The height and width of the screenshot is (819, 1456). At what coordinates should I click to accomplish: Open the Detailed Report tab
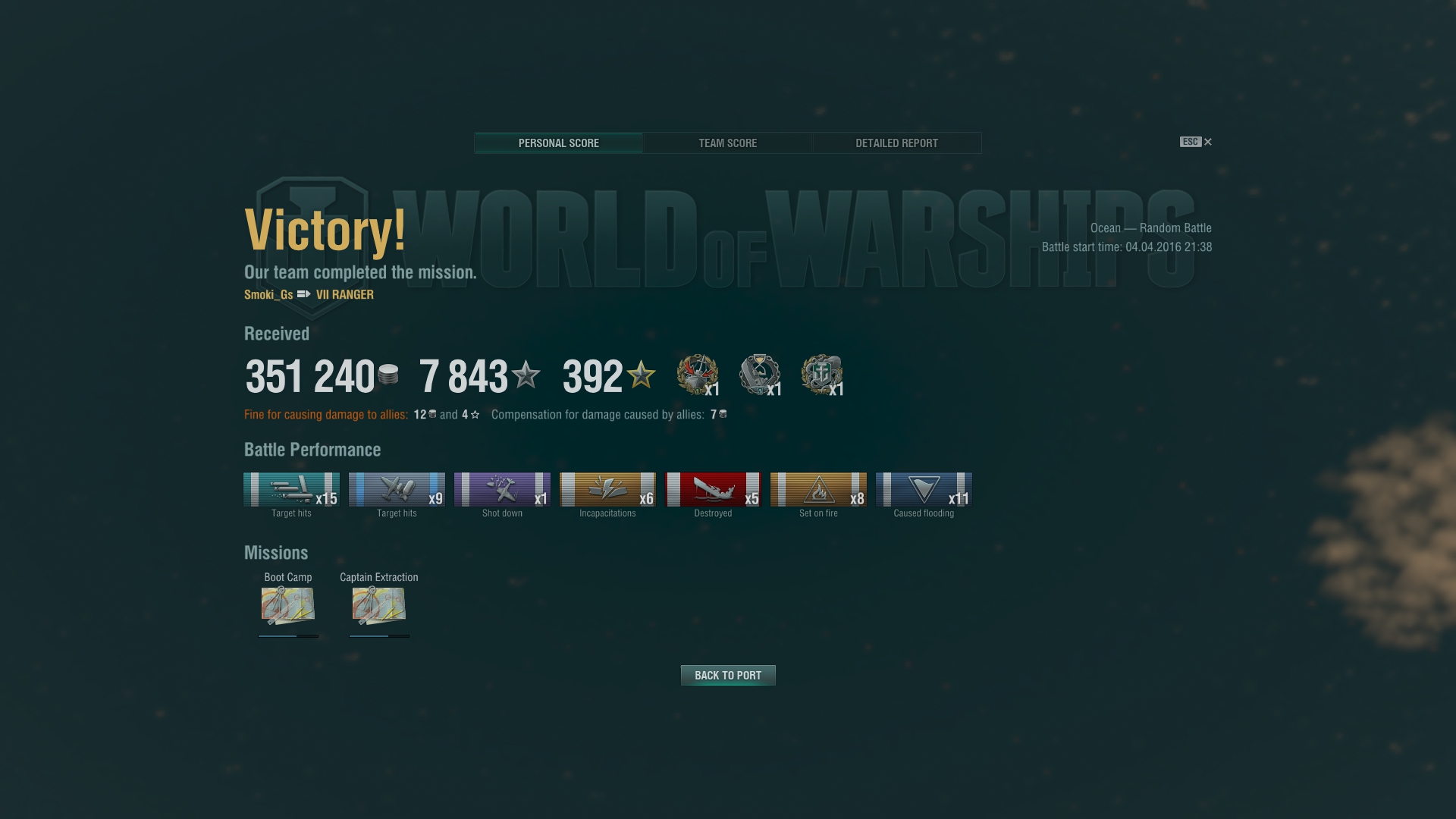coord(896,143)
